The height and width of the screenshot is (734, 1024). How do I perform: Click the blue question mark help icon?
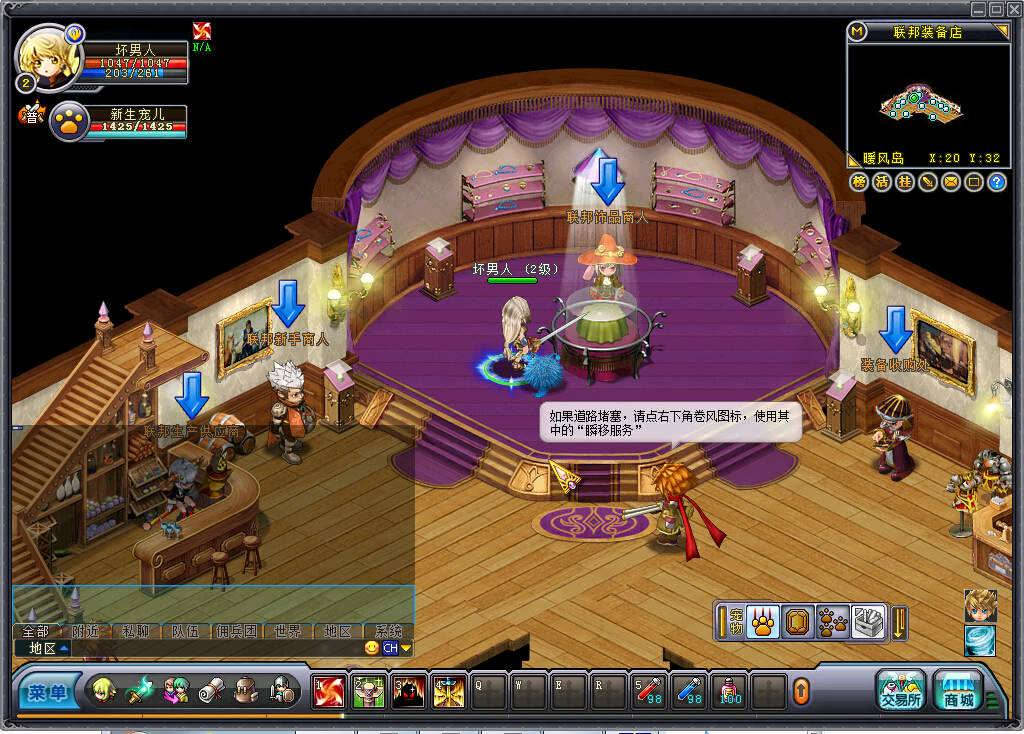tap(996, 182)
